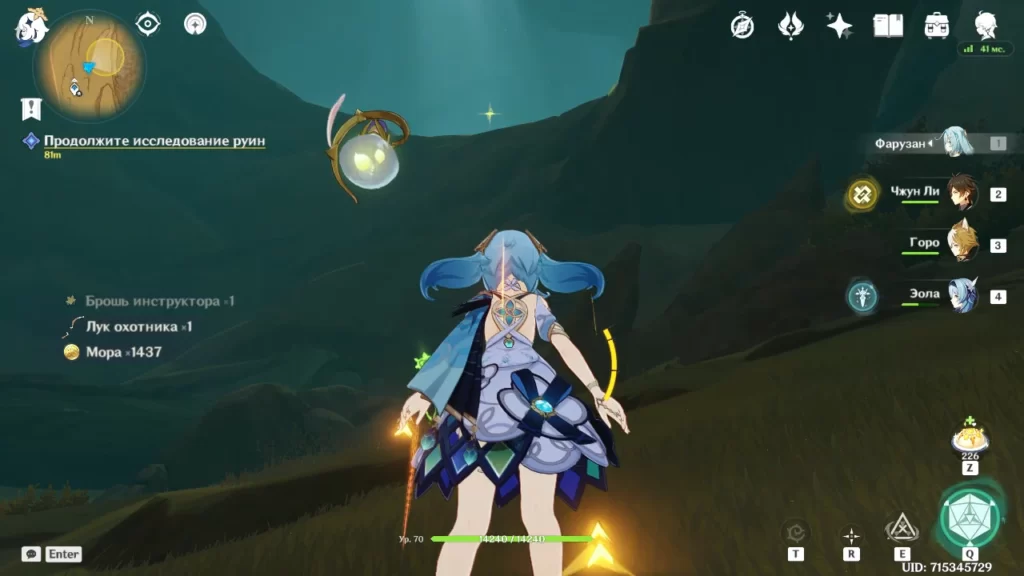Open the chat box icon
This screenshot has height=576, width=1024.
(x=31, y=554)
